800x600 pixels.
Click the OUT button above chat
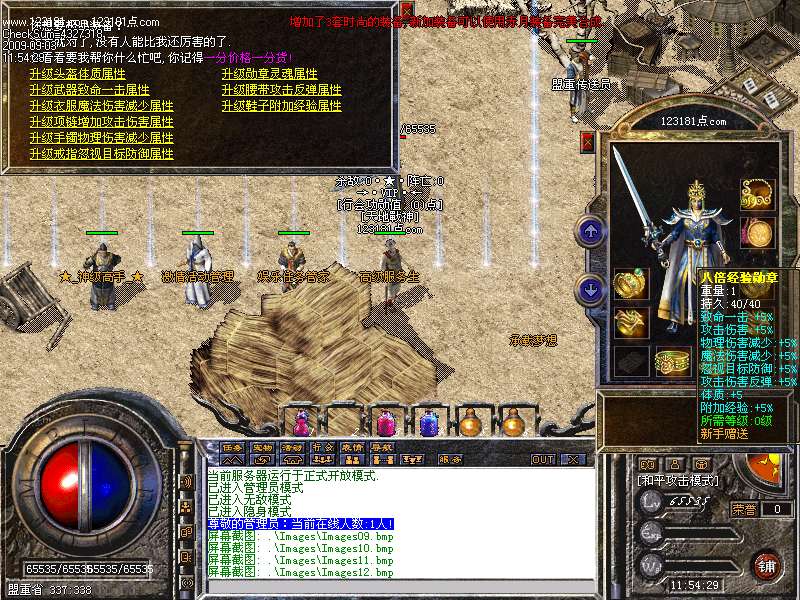tap(542, 459)
